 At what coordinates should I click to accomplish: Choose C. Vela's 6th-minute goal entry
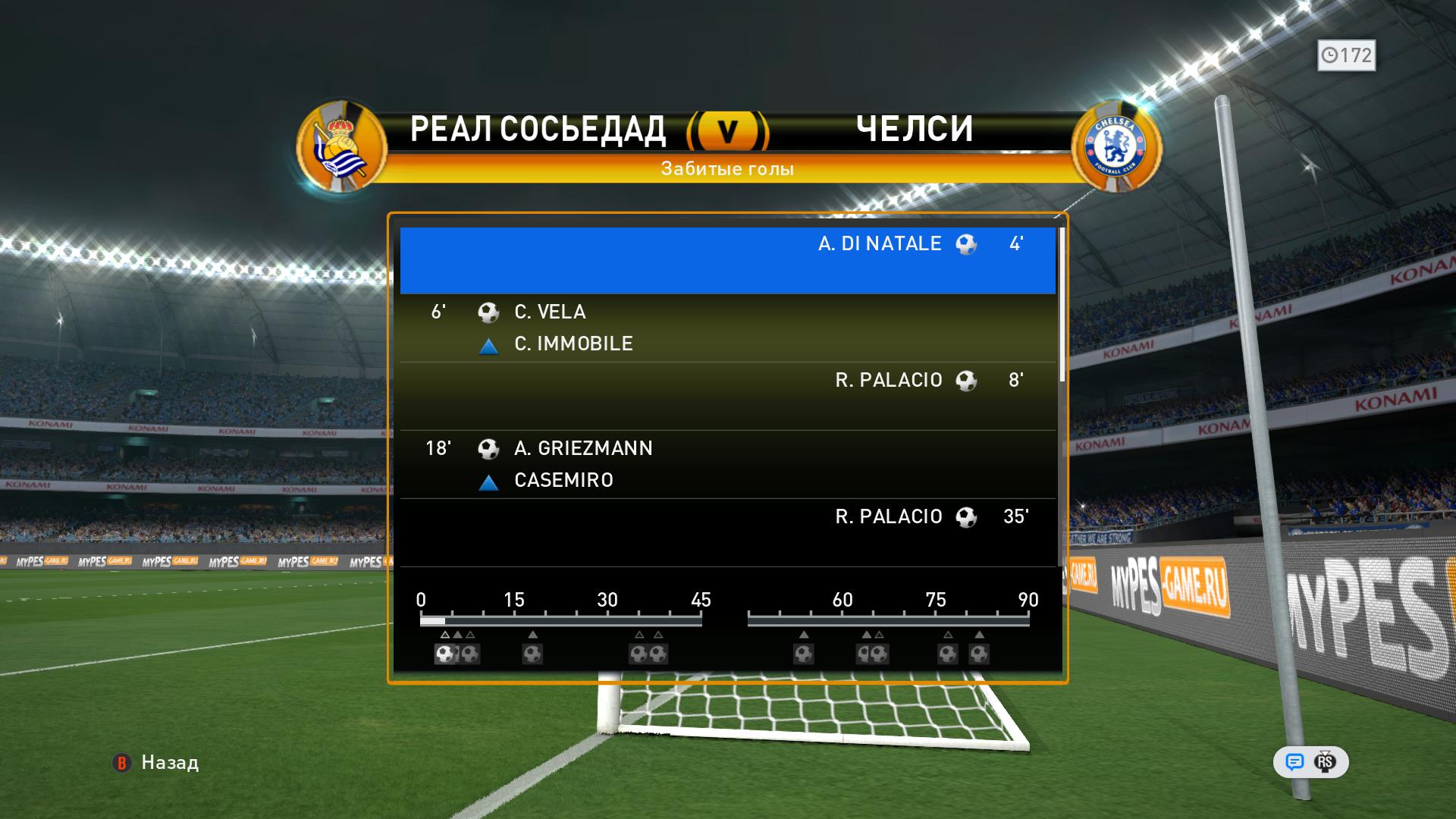[727, 328]
